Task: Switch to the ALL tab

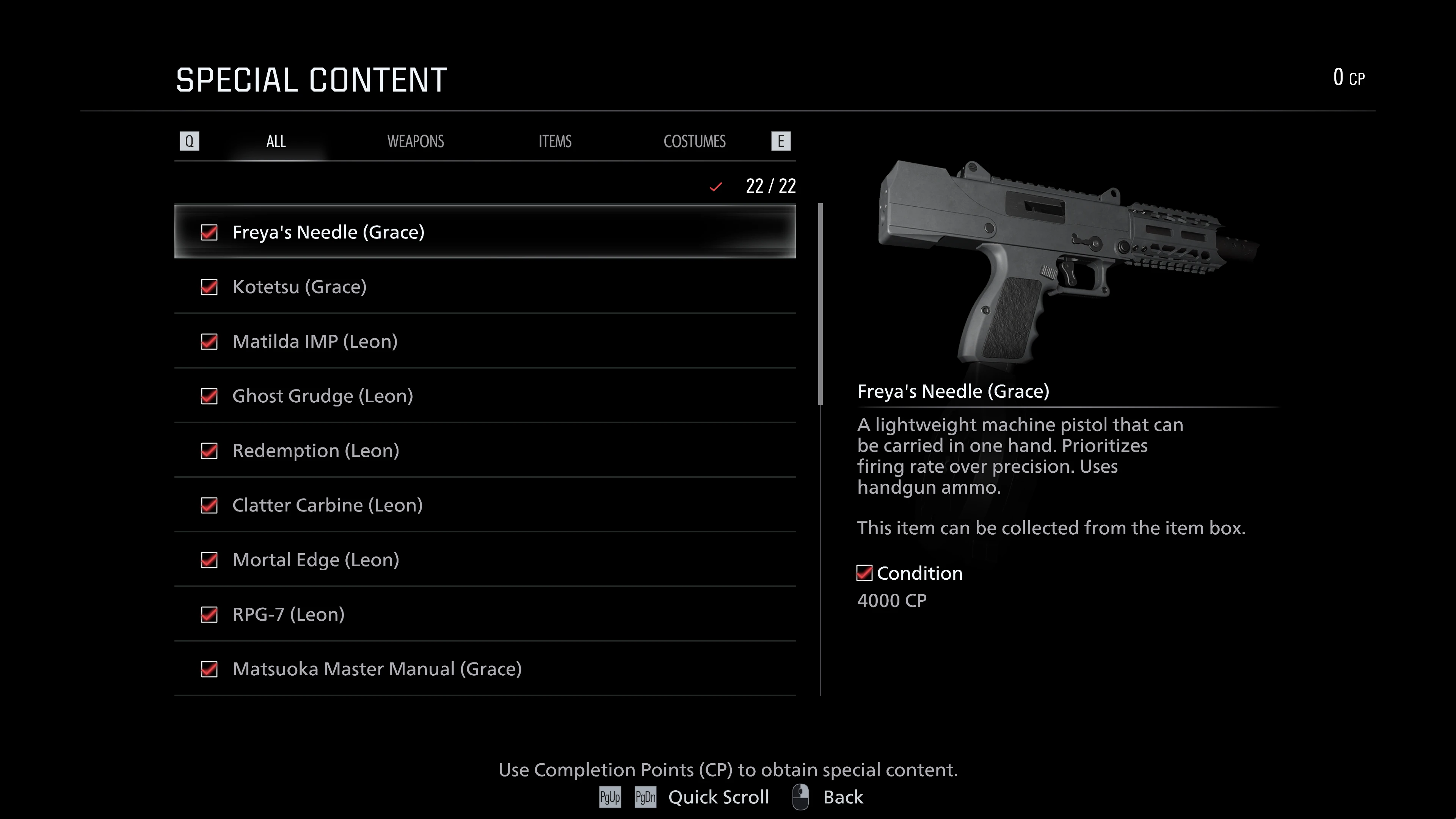Action: 276,141
